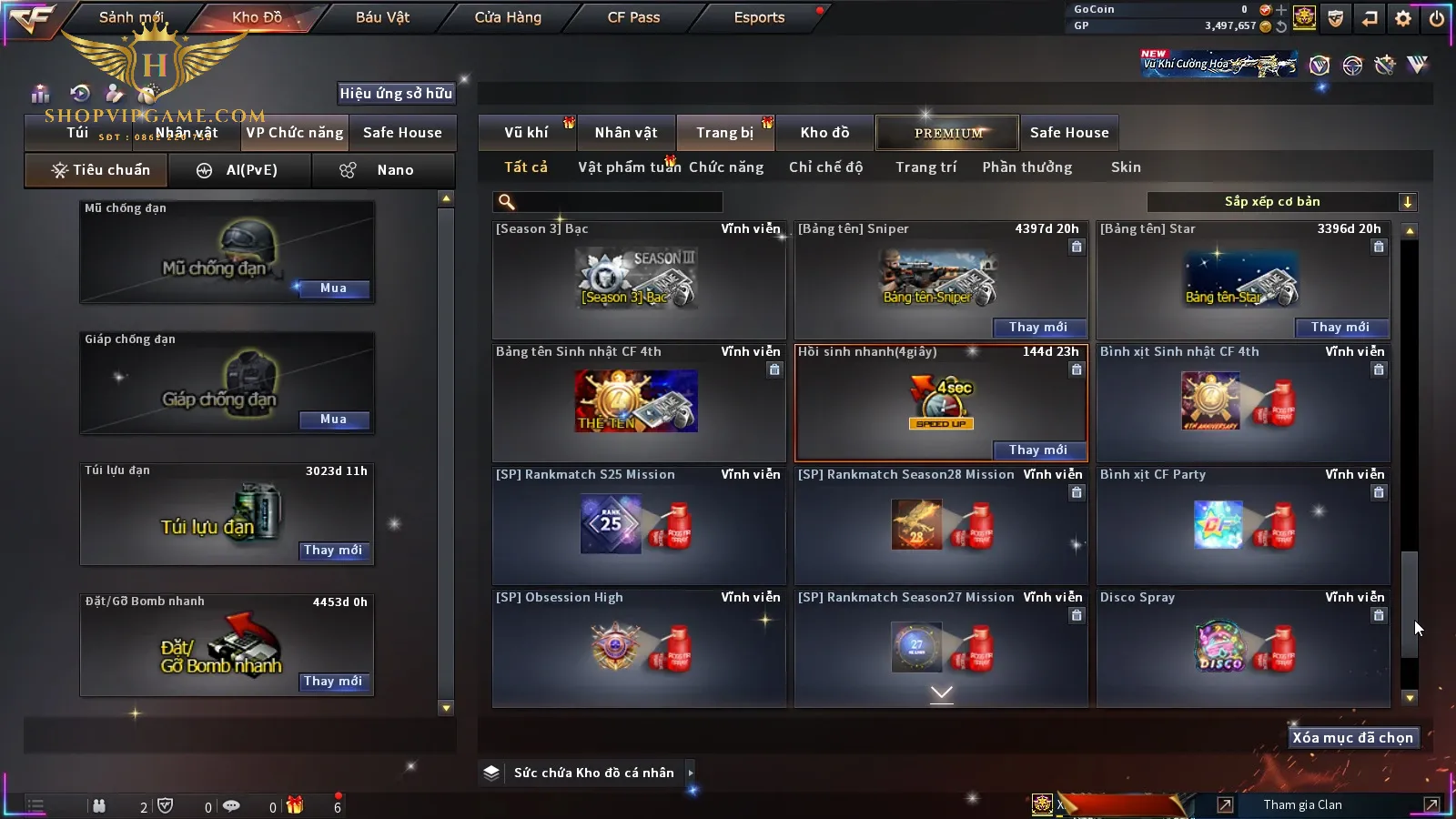The height and width of the screenshot is (819, 1456).
Task: Open Hiệu ứng sở hữu panel
Action: pyautogui.click(x=396, y=94)
